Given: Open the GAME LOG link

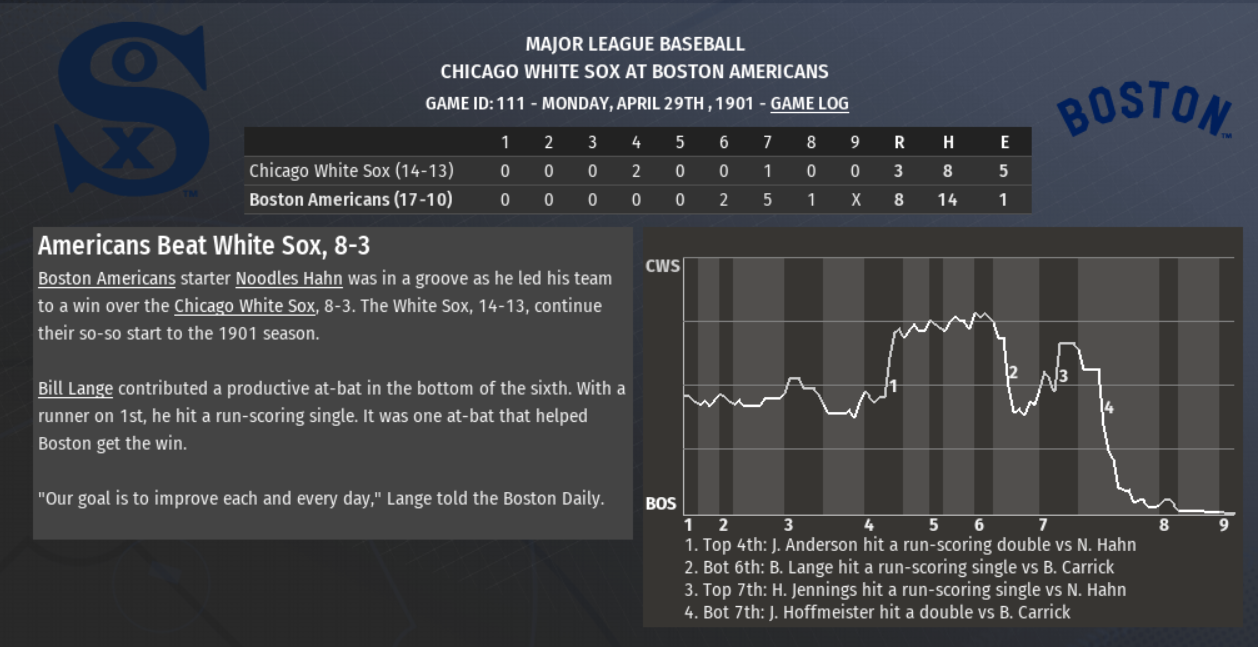Looking at the screenshot, I should click(809, 103).
